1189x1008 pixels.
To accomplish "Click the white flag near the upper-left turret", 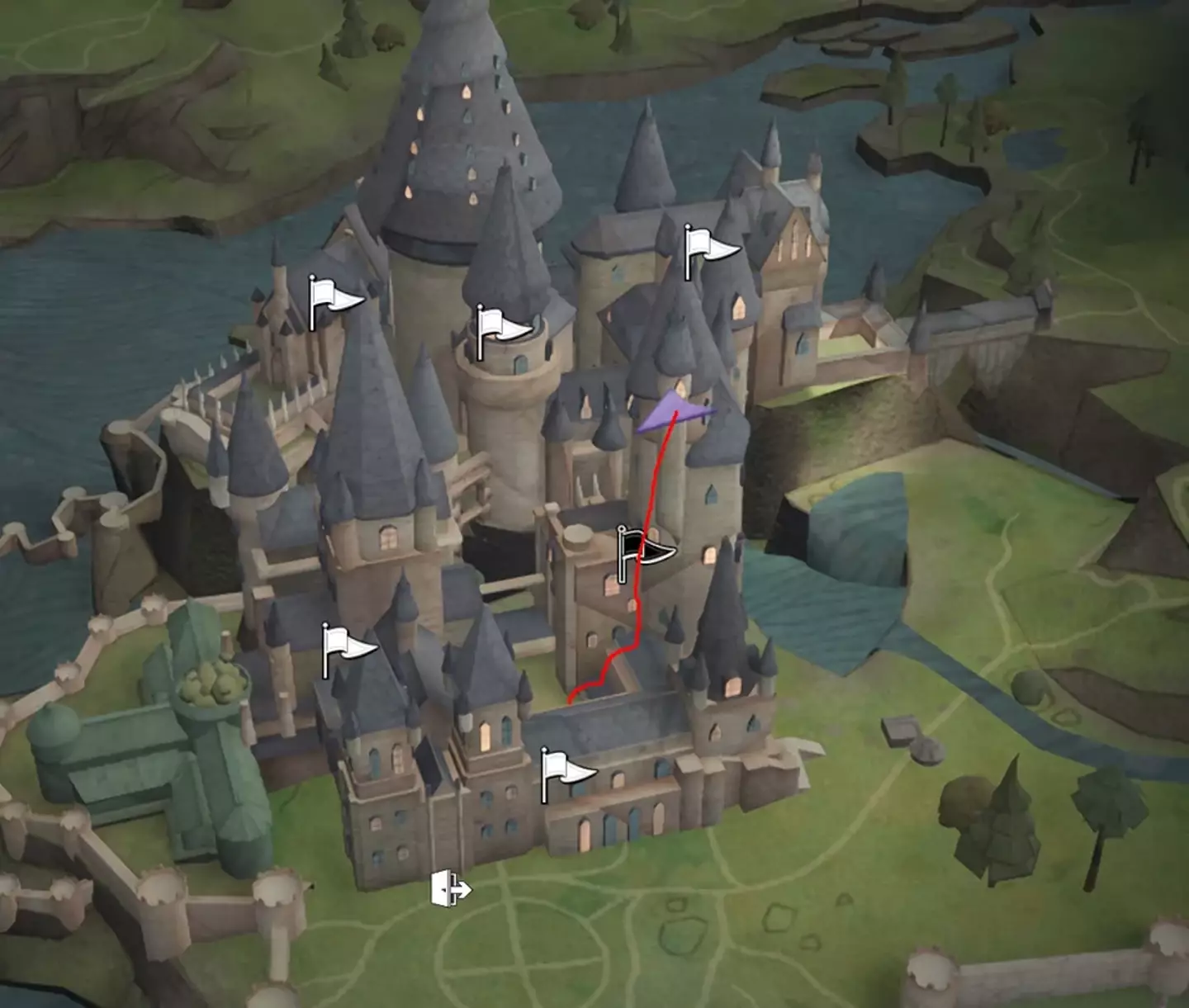I will (329, 301).
